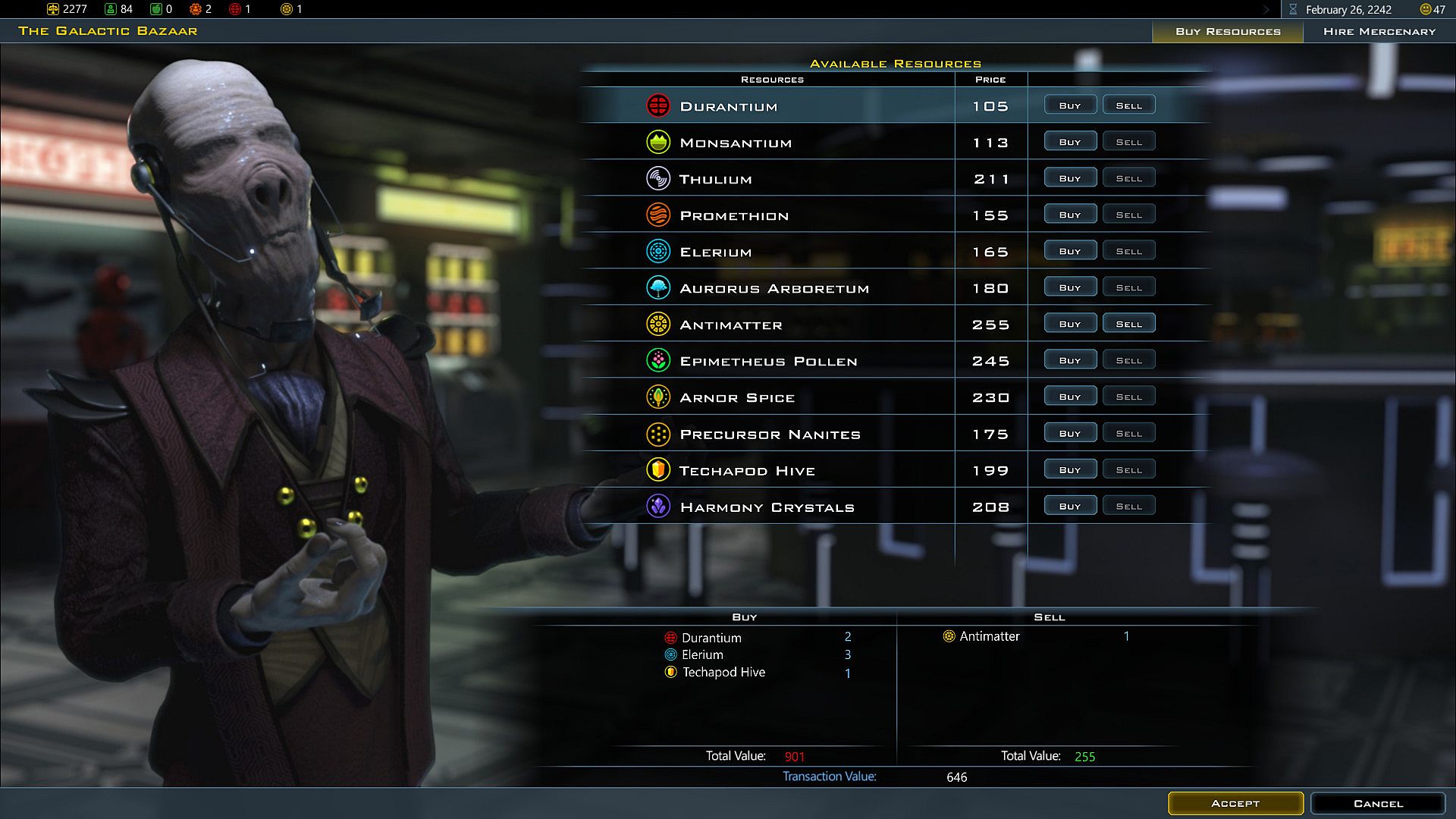Buy Aurorus Arboretum resource
Image resolution: width=1456 pixels, height=819 pixels.
click(1070, 287)
